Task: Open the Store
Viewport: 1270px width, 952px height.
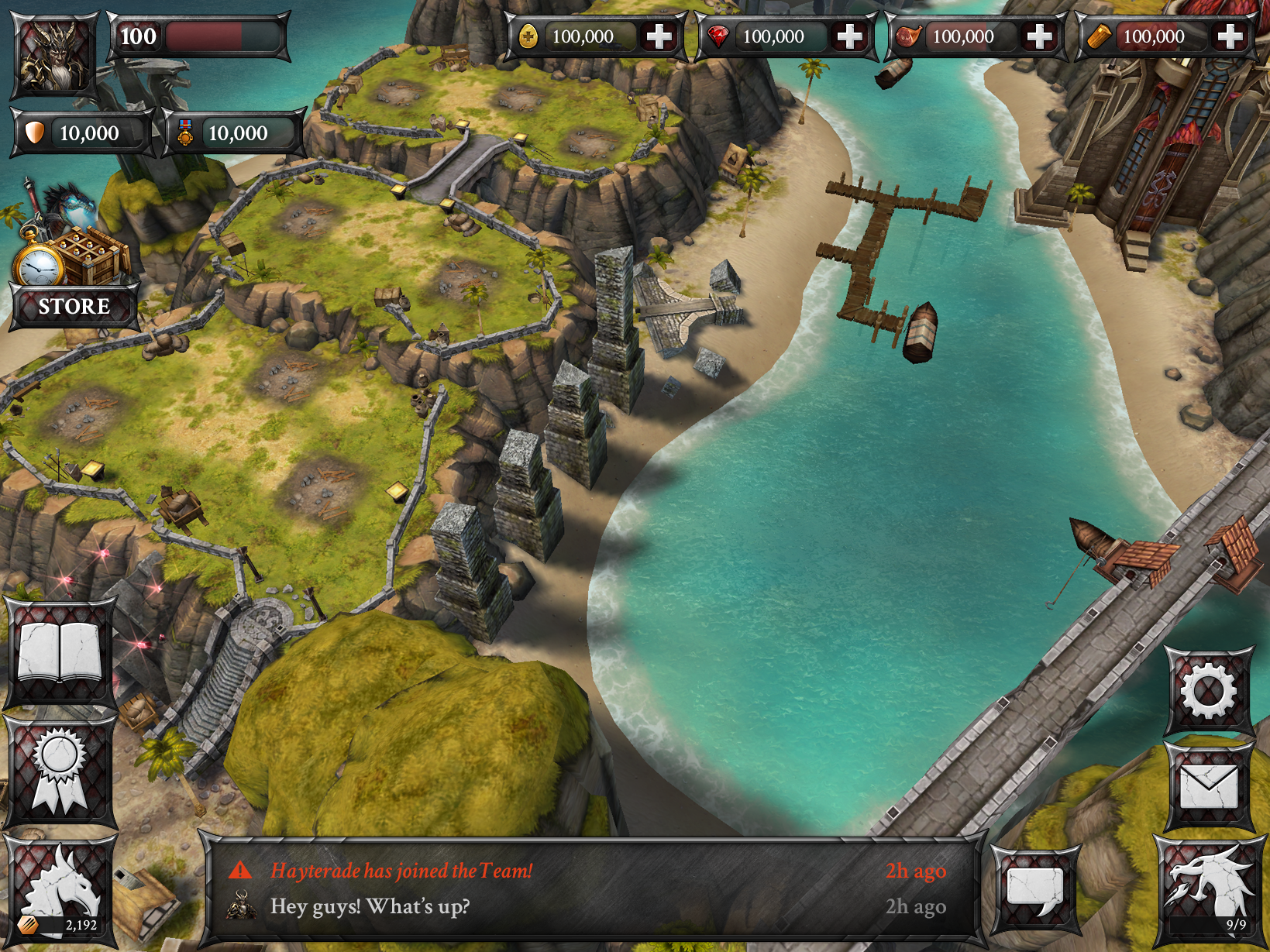Action: 73,305
